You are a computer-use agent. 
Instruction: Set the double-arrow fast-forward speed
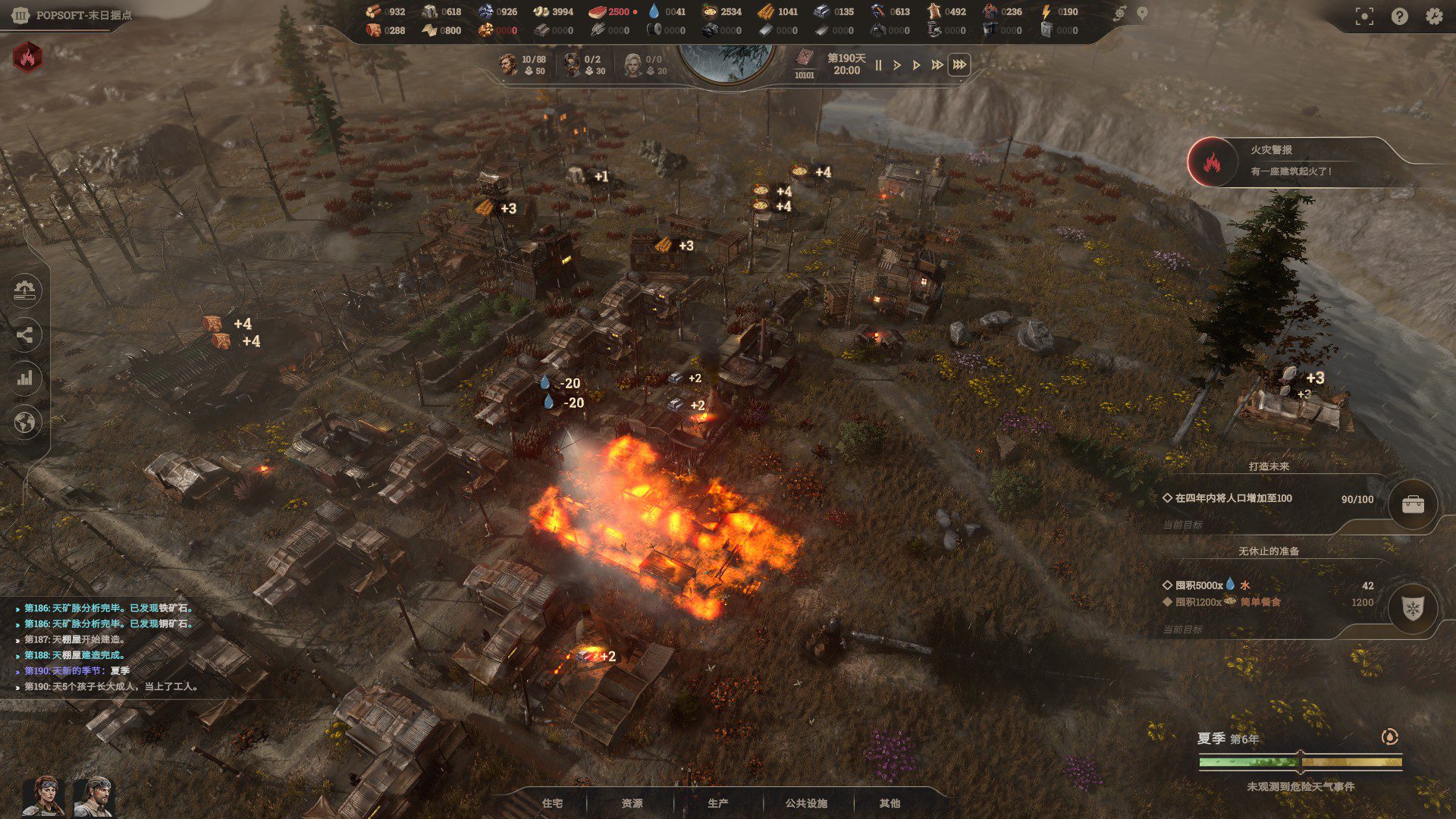click(x=937, y=65)
